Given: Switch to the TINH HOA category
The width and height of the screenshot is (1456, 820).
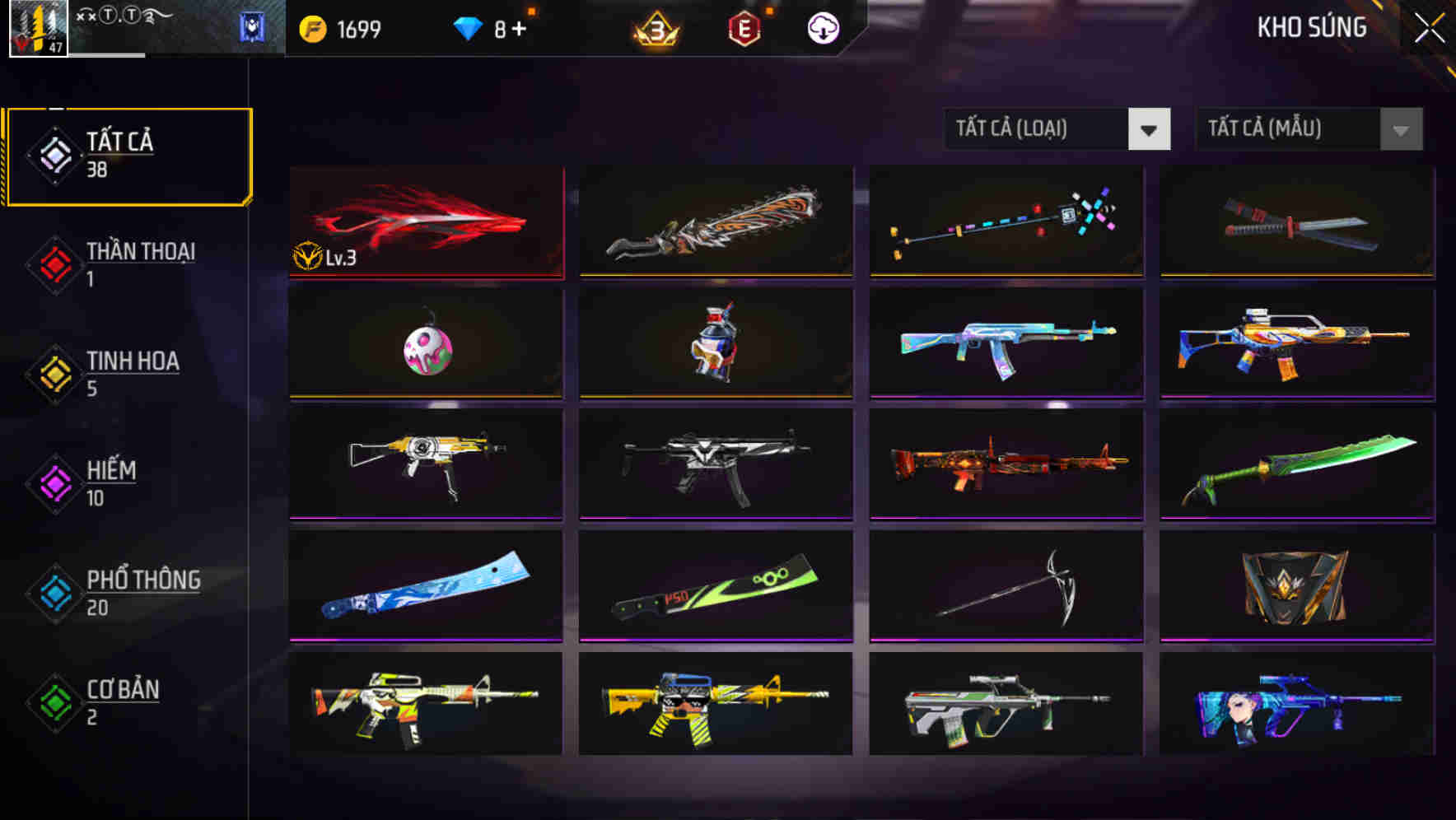Looking at the screenshot, I should click(124, 371).
